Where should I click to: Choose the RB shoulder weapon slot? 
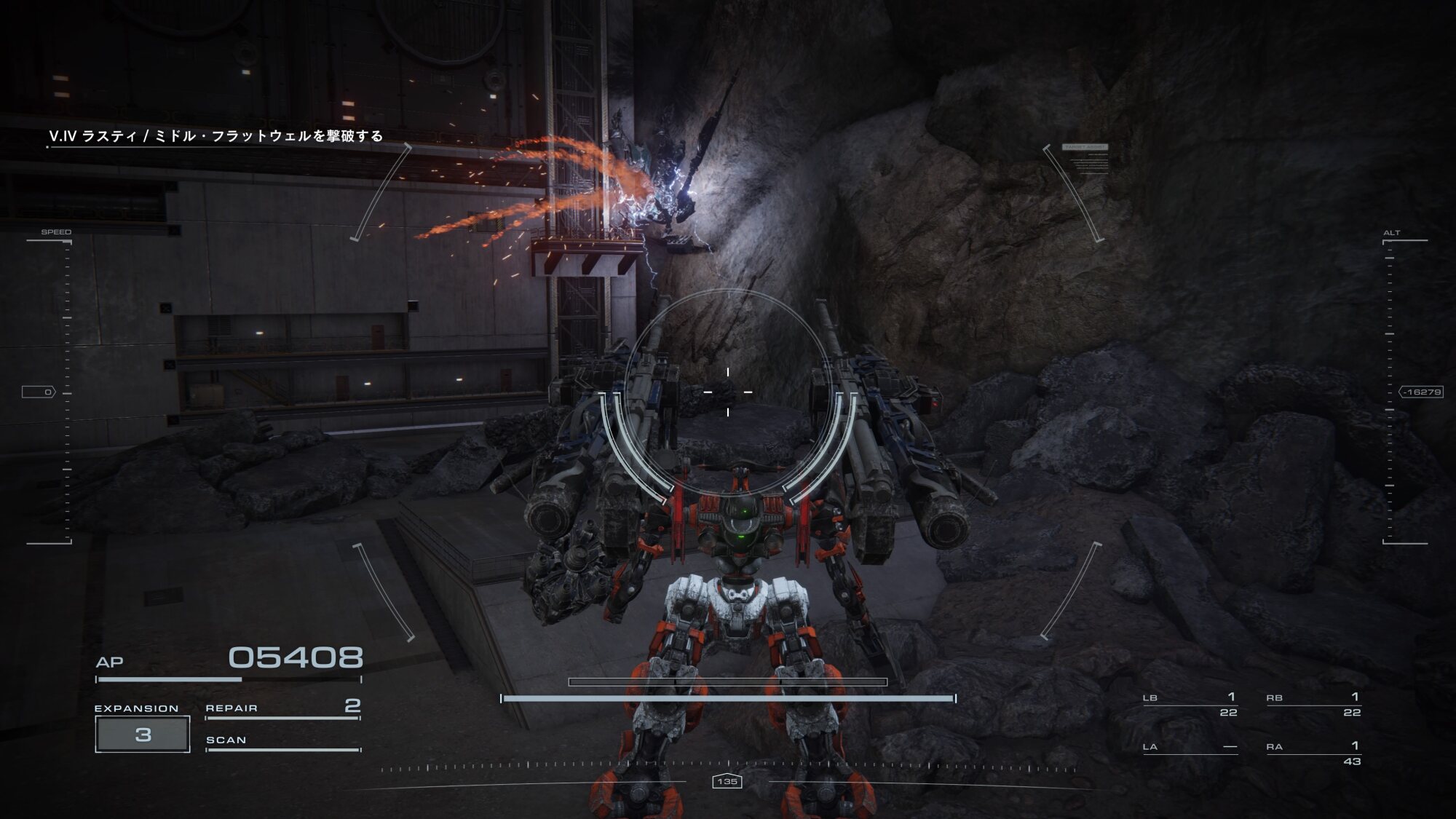point(1313,705)
